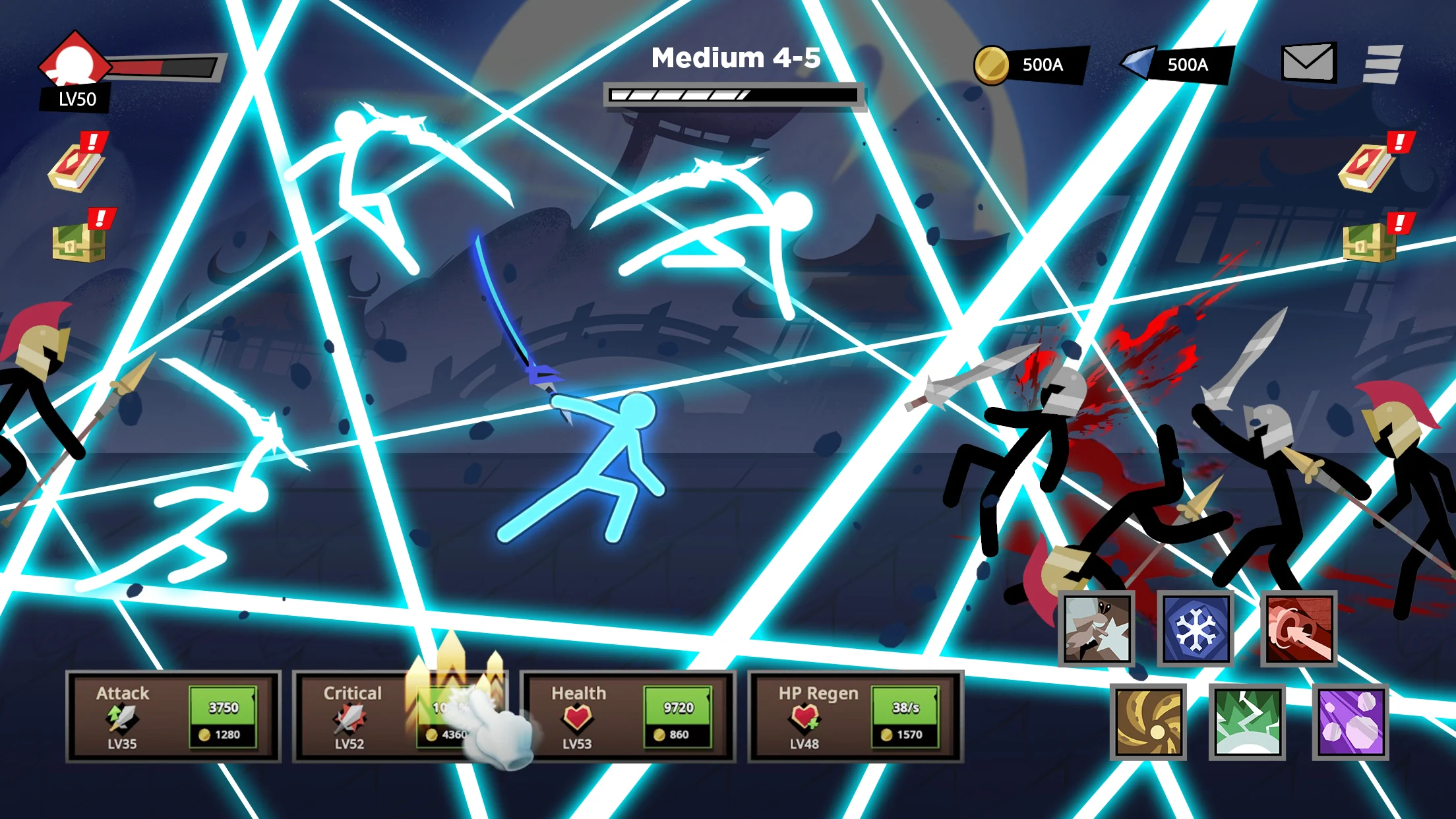
Task: Tap the blue gem currency counter
Action: 1176,65
